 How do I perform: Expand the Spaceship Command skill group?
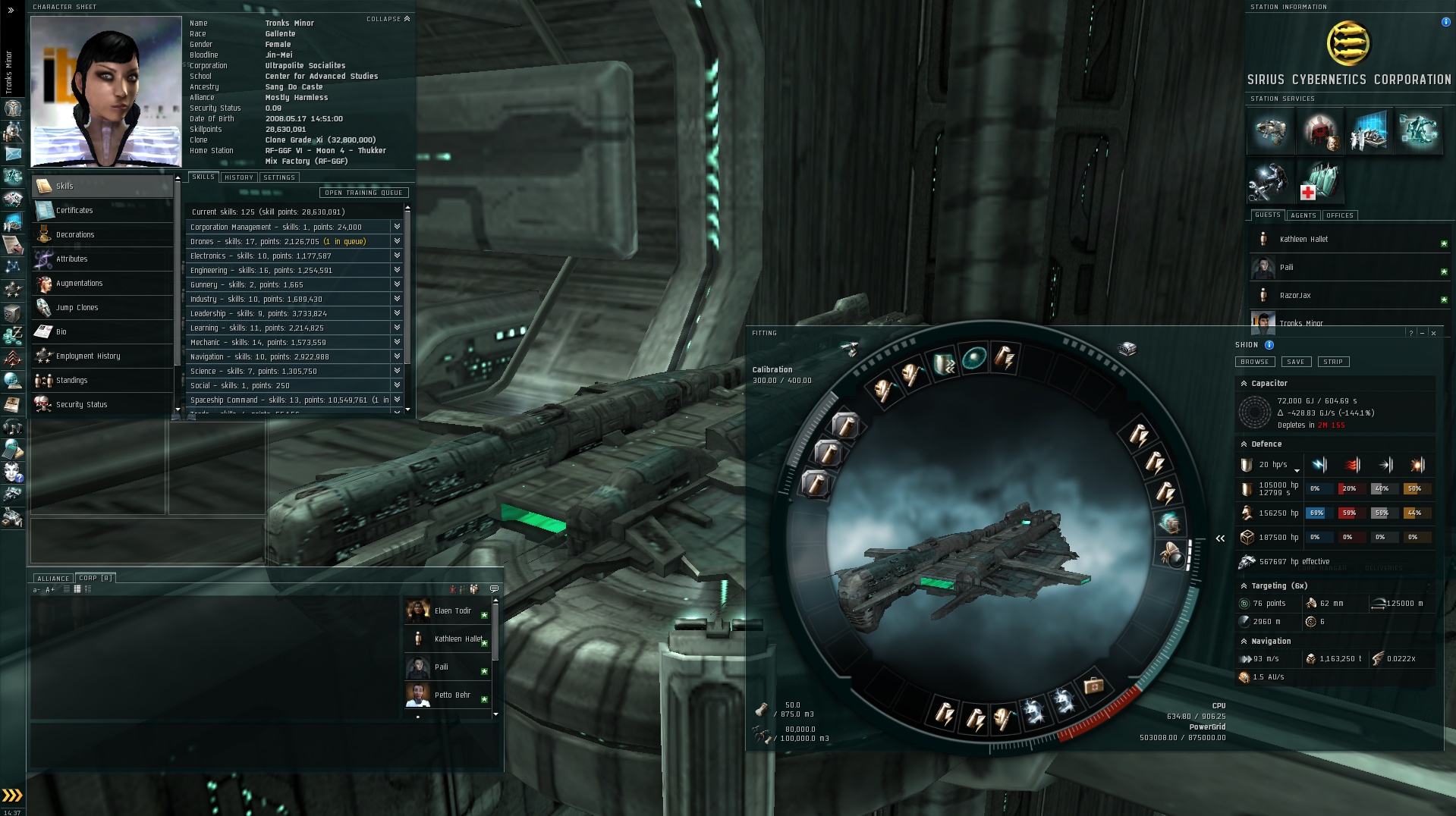pyautogui.click(x=396, y=400)
